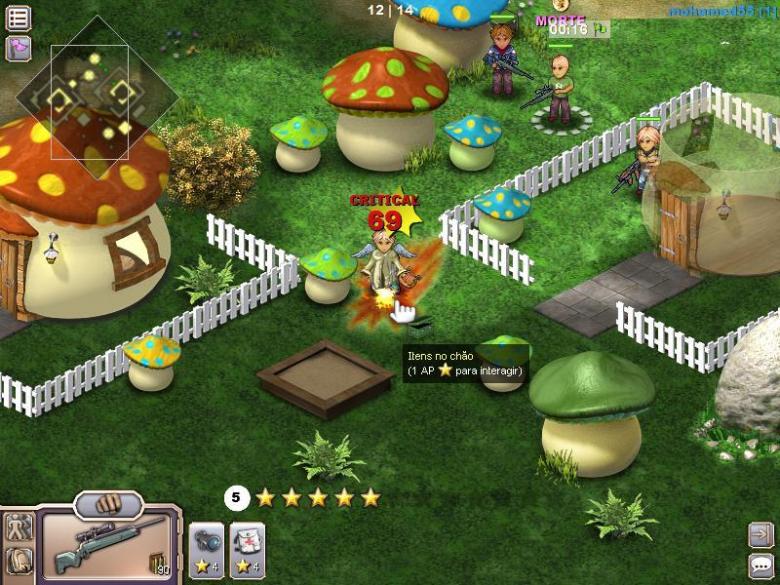Click the end turn arrow button
This screenshot has height=585, width=780.
coord(760,535)
